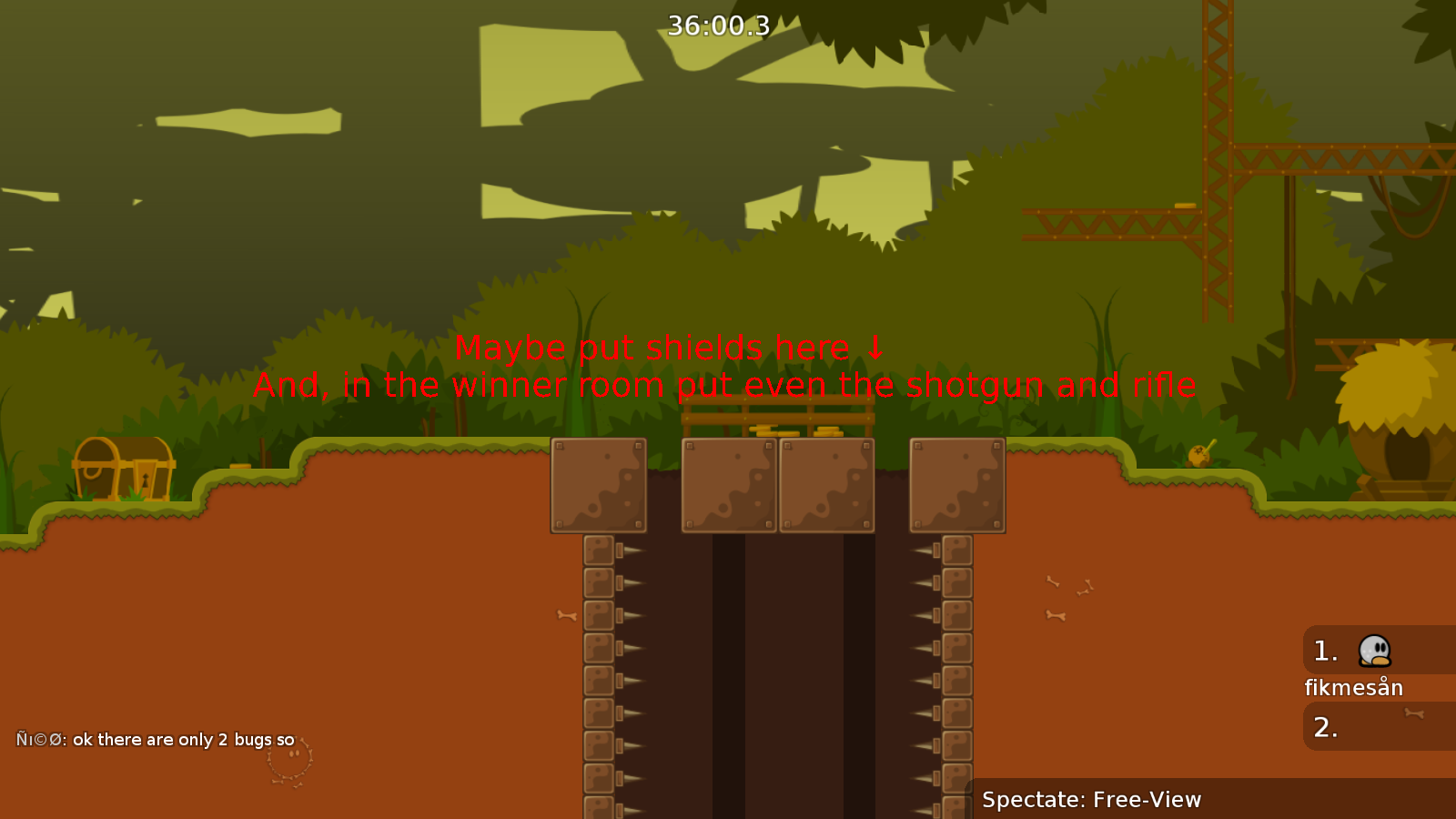The image size is (1456, 819).
Task: Click the player name fikmesån
Action: (1353, 688)
